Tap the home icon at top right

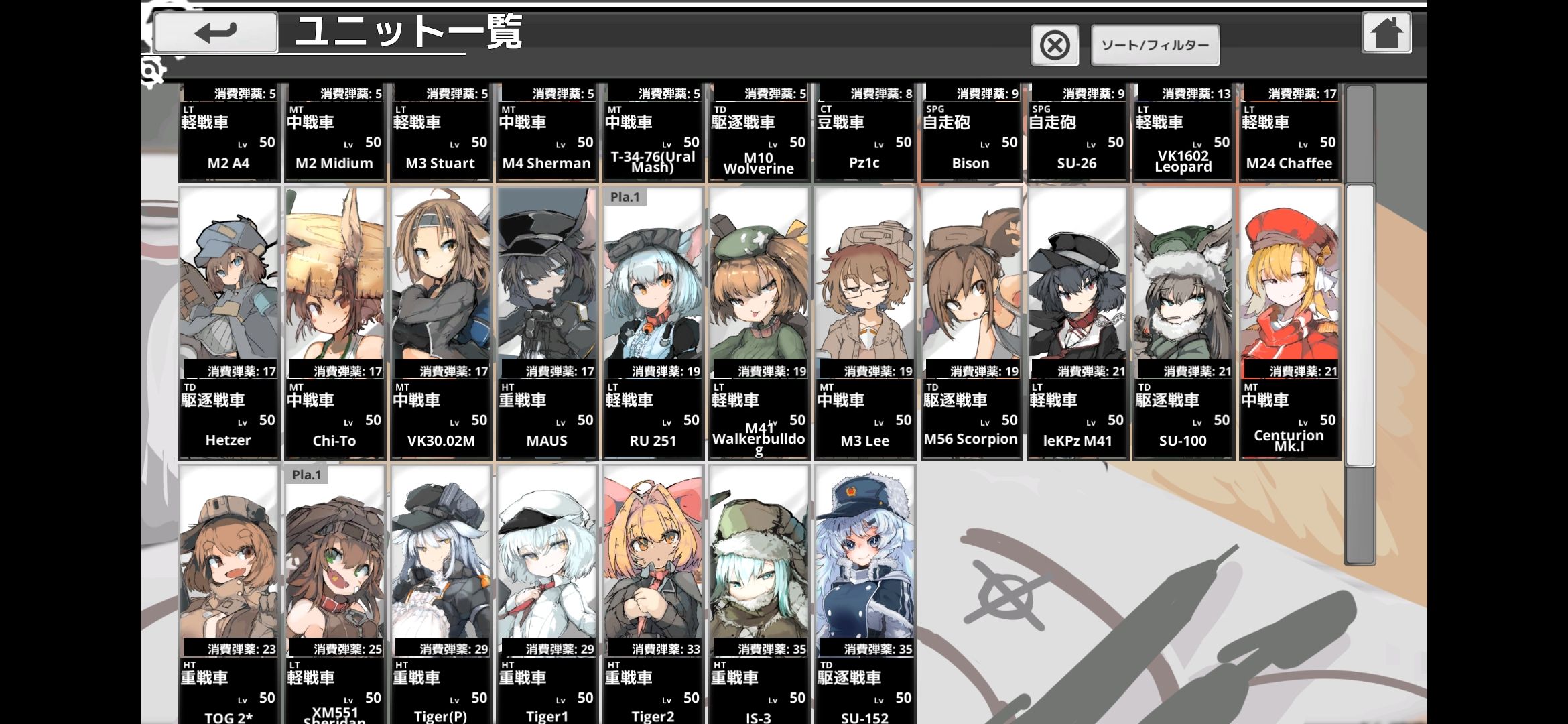click(x=1386, y=32)
